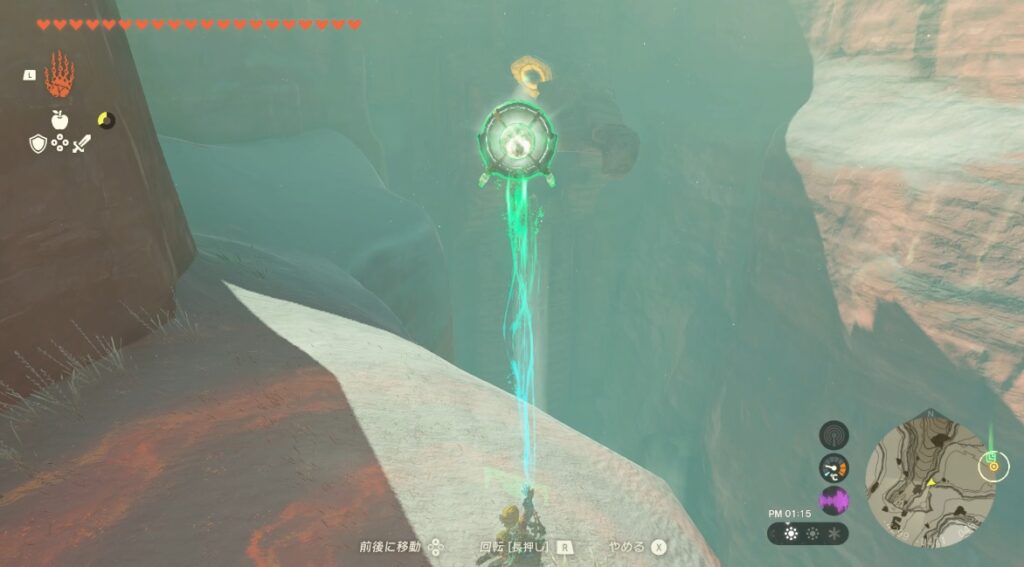
Task: Select the apple material quick-slot icon
Action: [60, 120]
